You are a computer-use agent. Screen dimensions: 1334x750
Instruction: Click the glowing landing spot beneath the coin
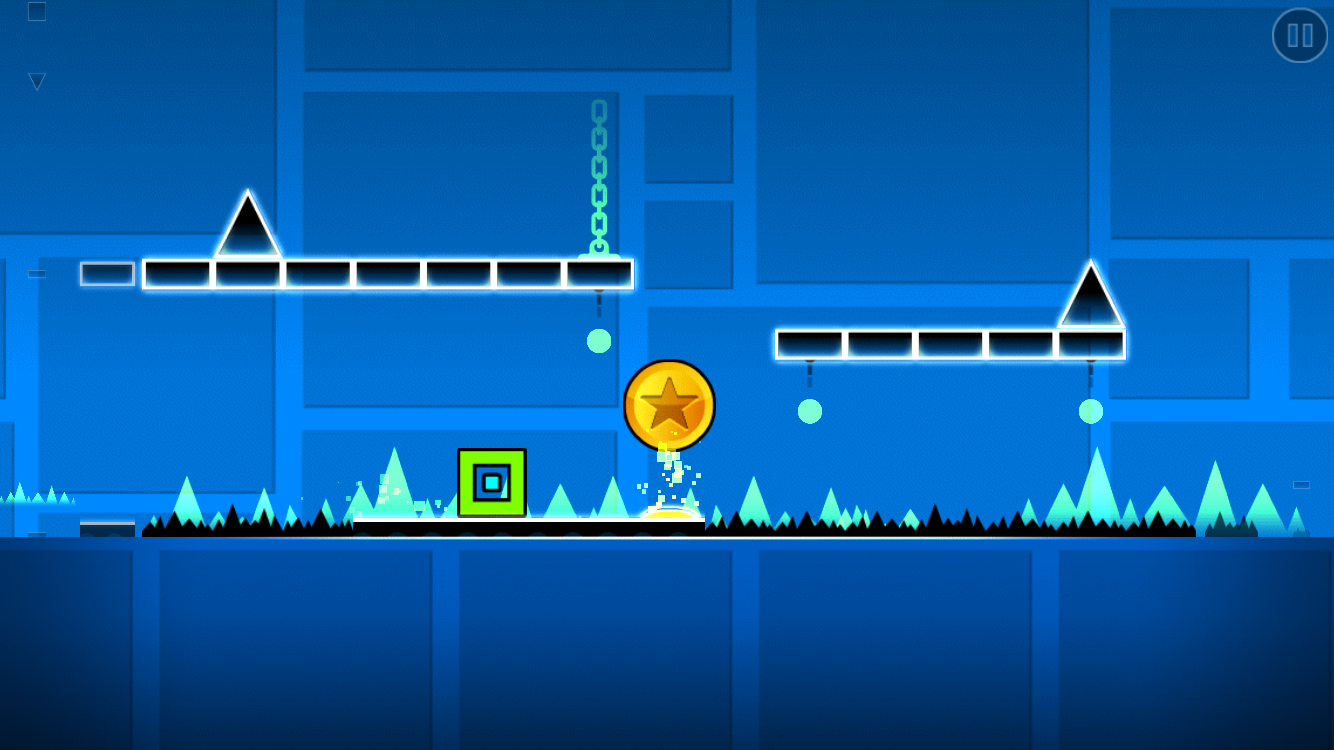tap(668, 512)
